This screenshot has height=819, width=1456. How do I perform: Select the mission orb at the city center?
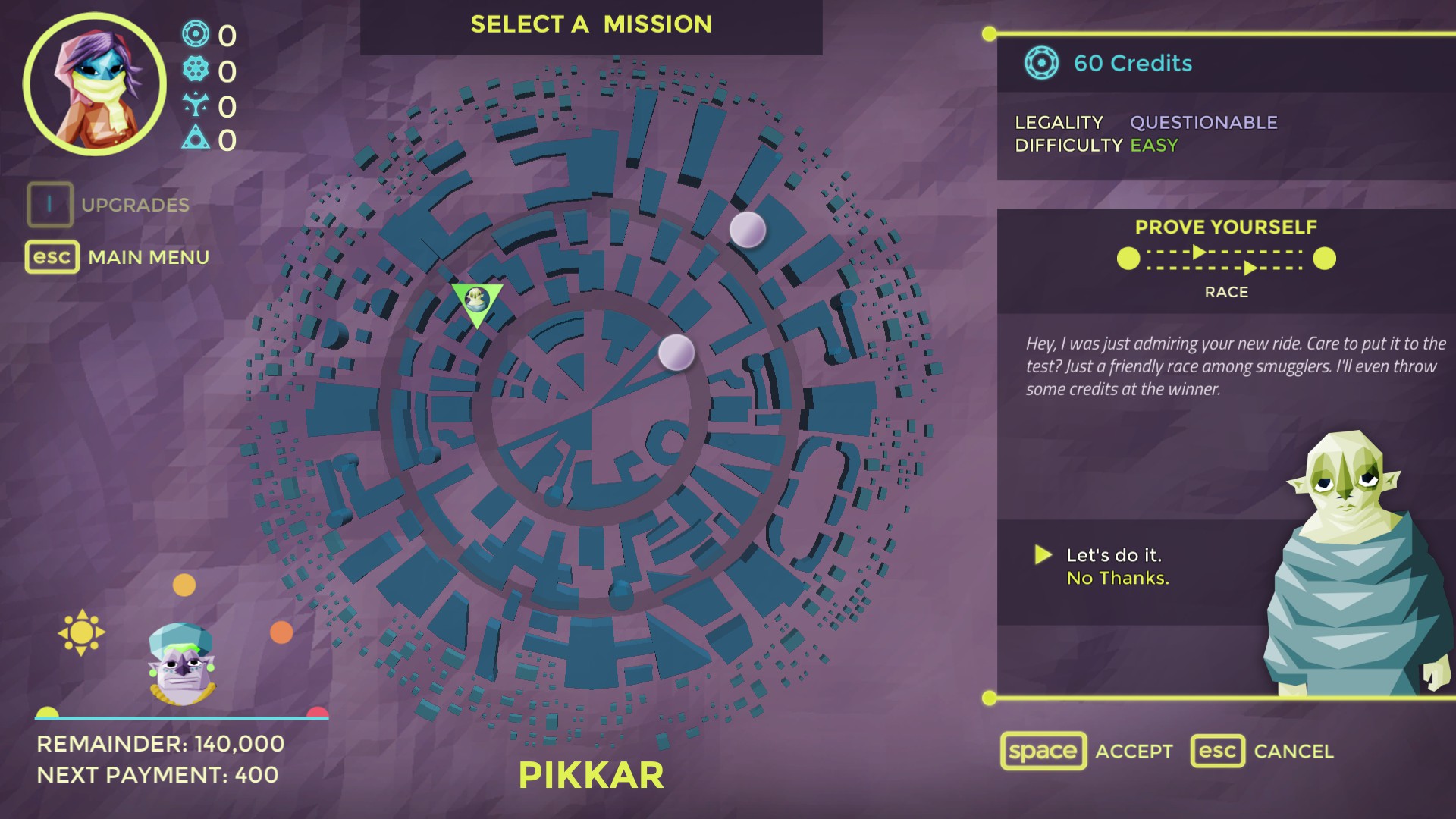[x=676, y=353]
